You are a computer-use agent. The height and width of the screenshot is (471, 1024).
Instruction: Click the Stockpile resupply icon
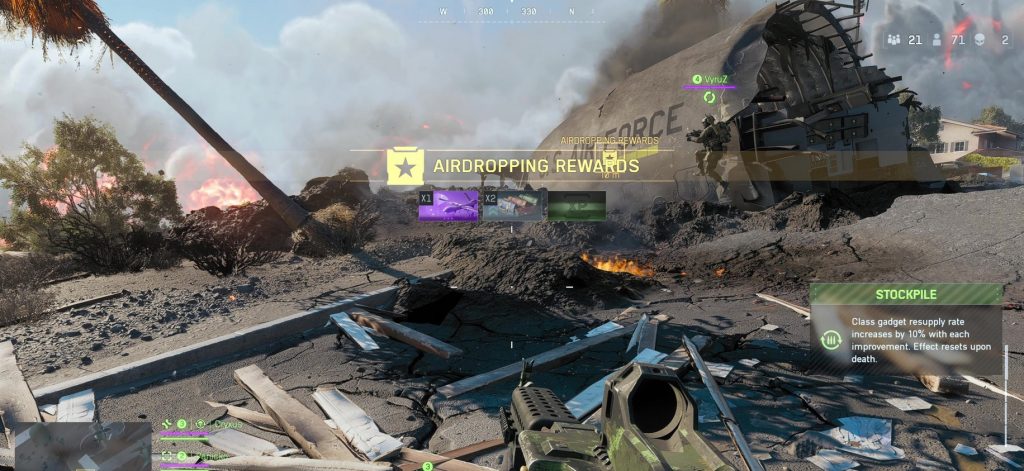(x=829, y=340)
